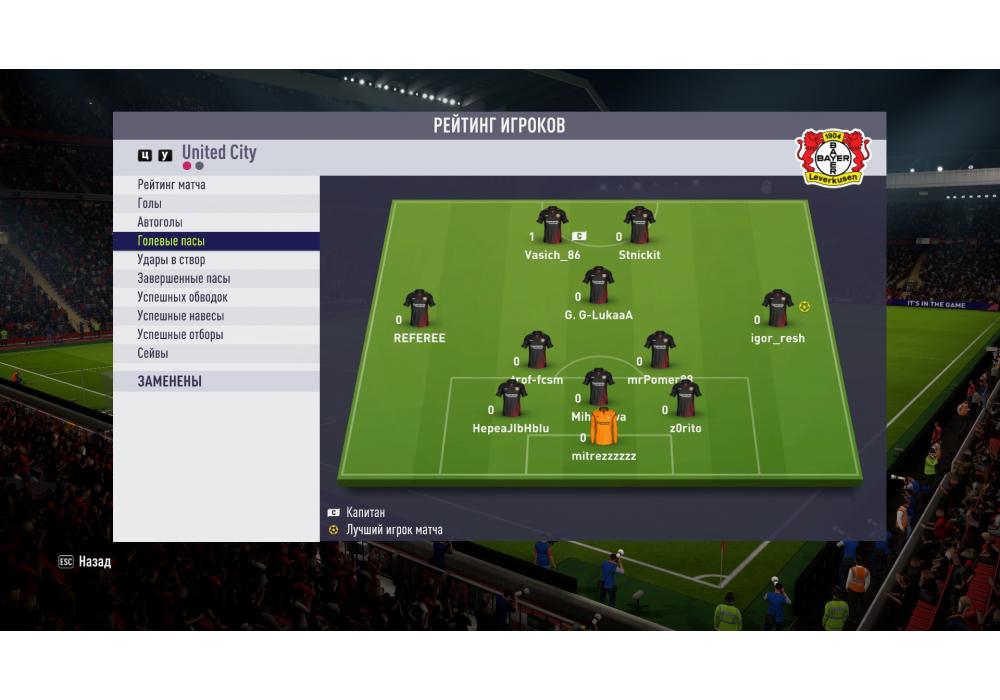Select the highlighted Голевые пасы row
1000x700 pixels.
[x=171, y=241]
